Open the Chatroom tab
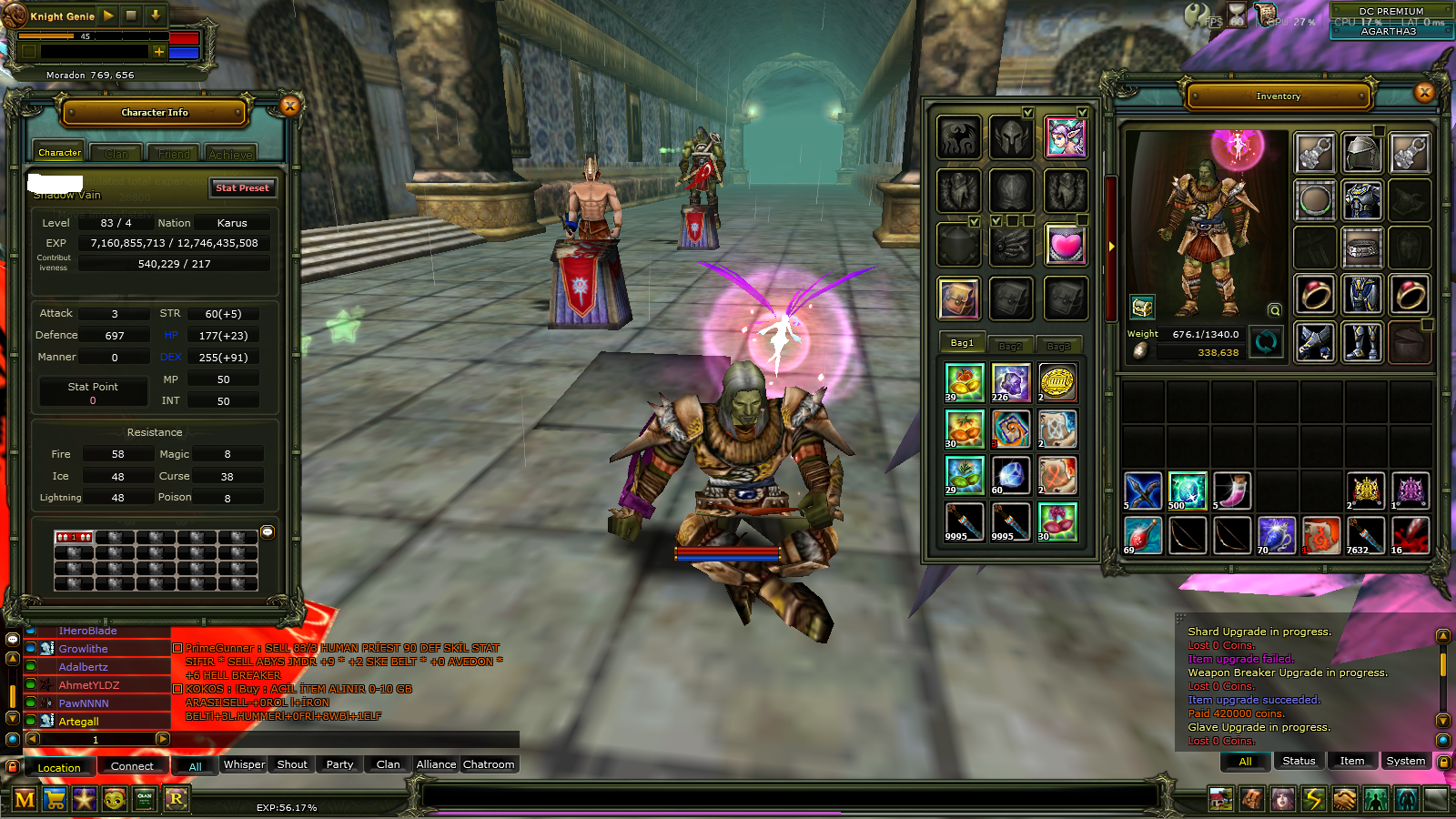 point(489,764)
